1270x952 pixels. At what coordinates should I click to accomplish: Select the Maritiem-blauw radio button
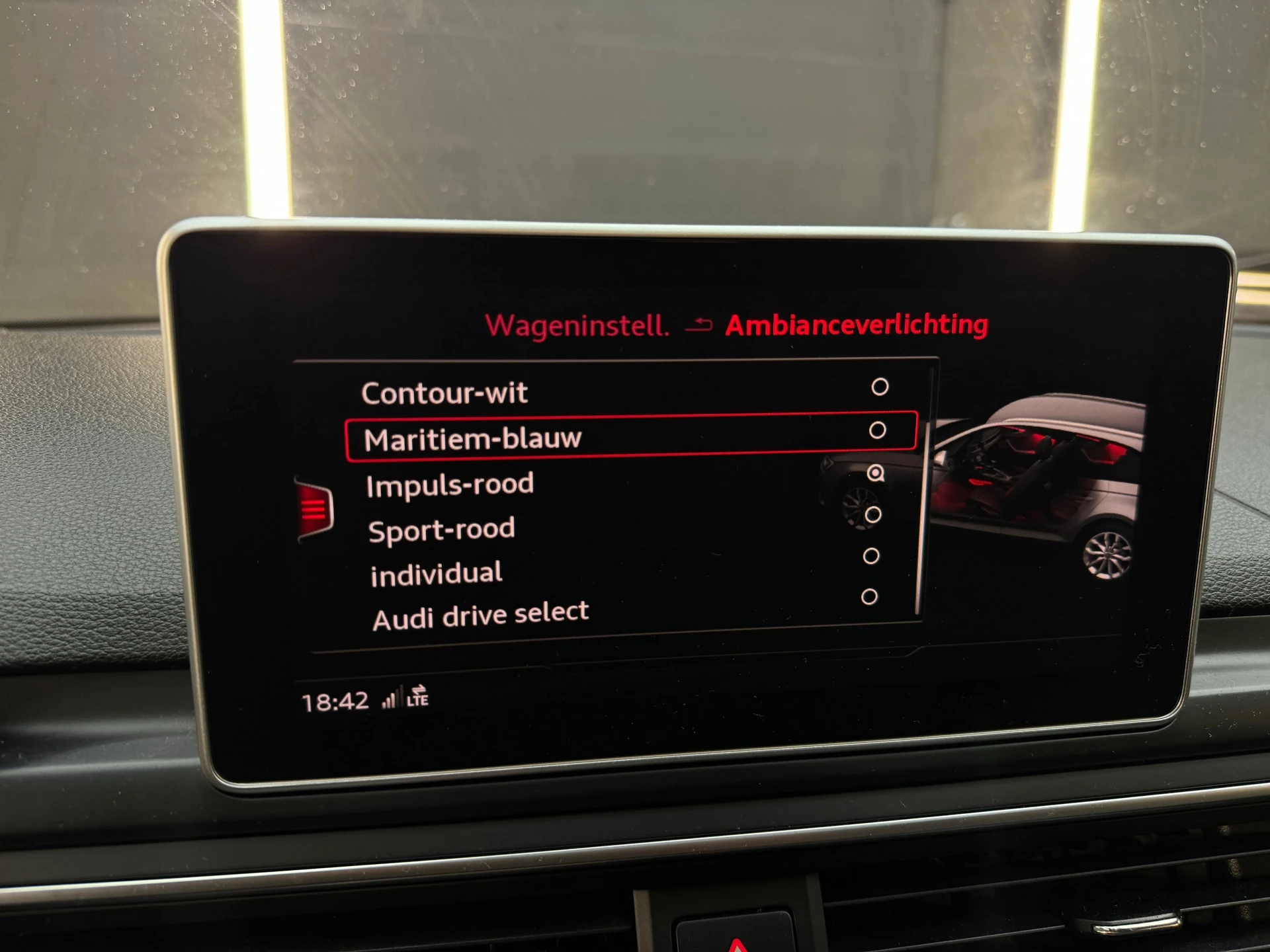click(876, 431)
